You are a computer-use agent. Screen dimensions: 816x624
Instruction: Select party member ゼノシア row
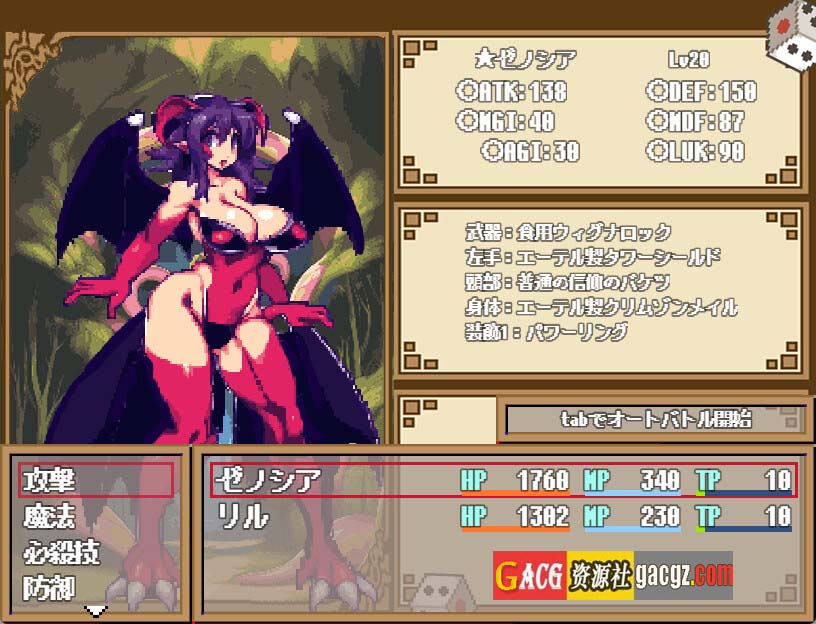click(x=502, y=480)
